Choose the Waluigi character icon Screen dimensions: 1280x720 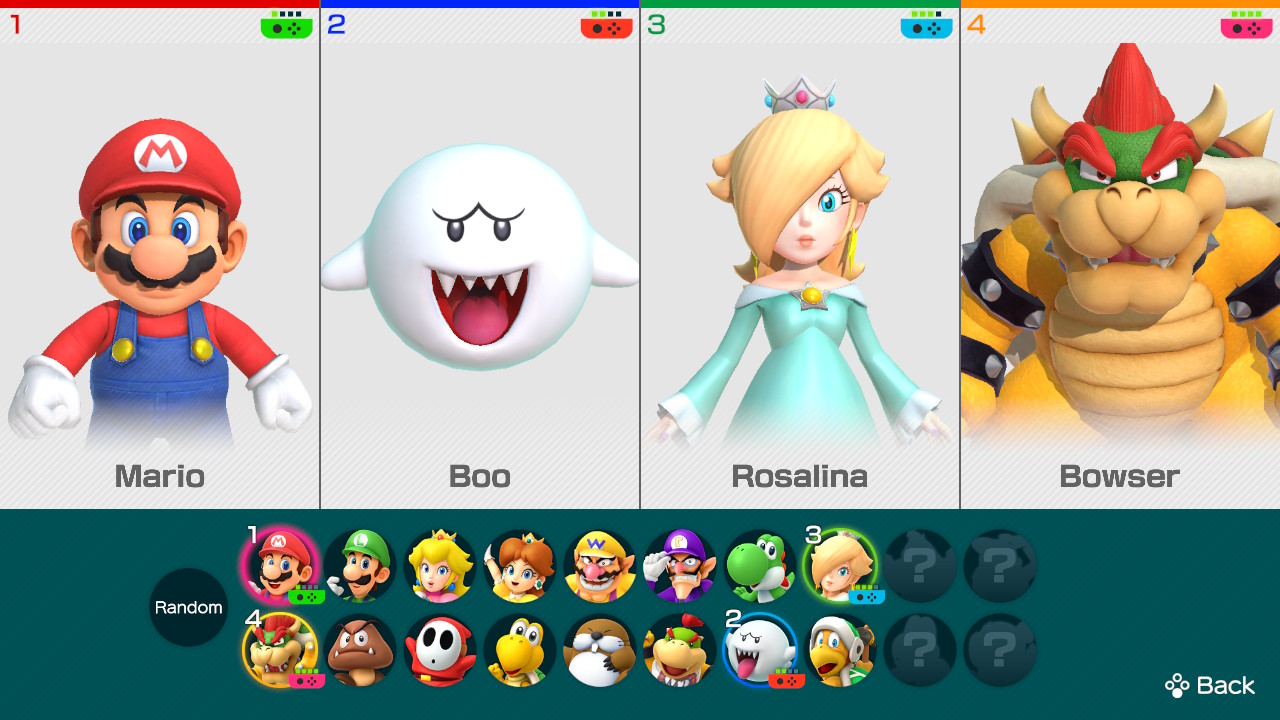[680, 566]
